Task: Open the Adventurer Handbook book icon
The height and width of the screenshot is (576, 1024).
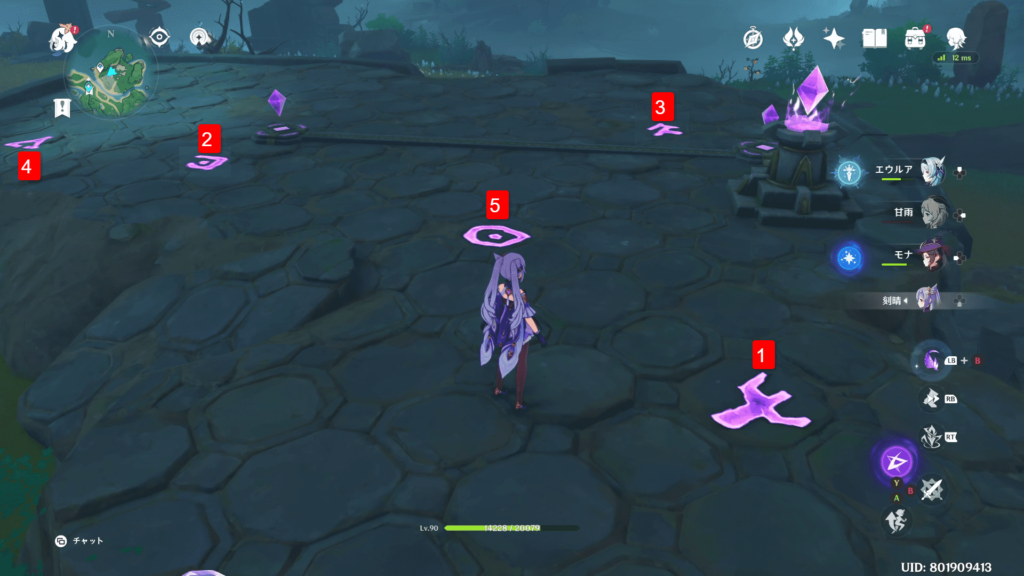Action: tap(875, 38)
